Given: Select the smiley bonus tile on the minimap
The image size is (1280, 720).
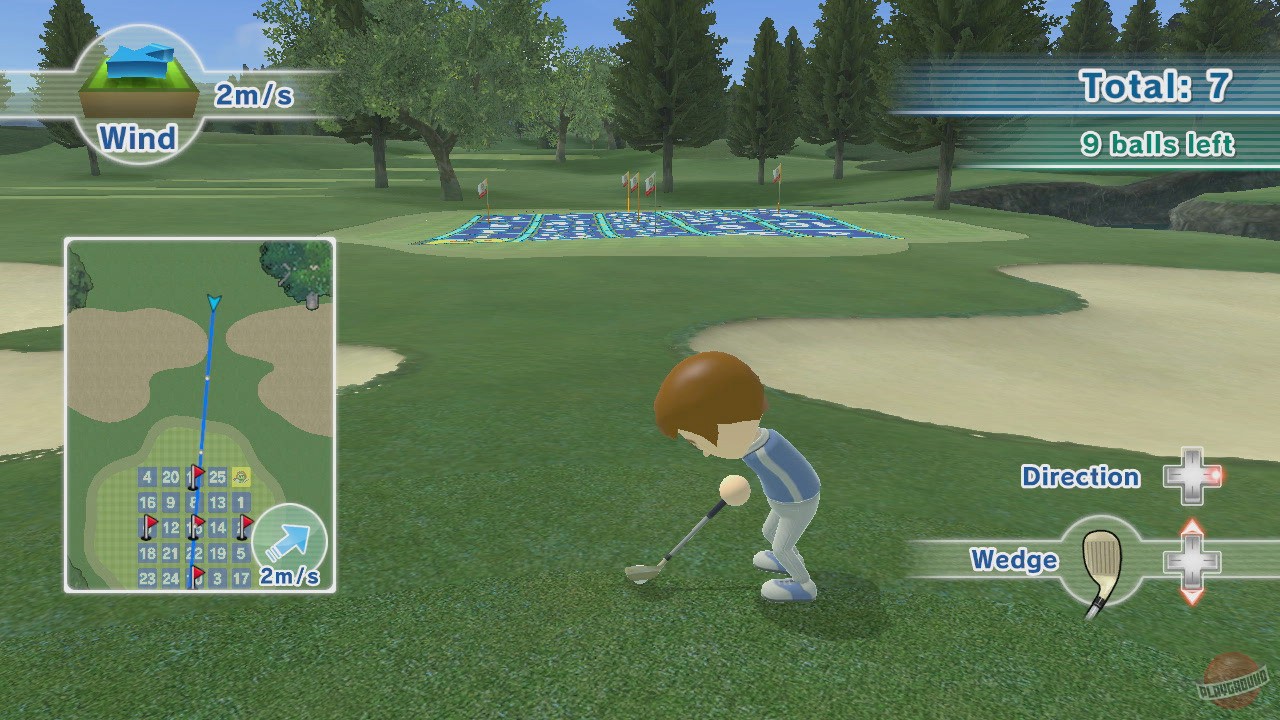Looking at the screenshot, I should tap(241, 477).
